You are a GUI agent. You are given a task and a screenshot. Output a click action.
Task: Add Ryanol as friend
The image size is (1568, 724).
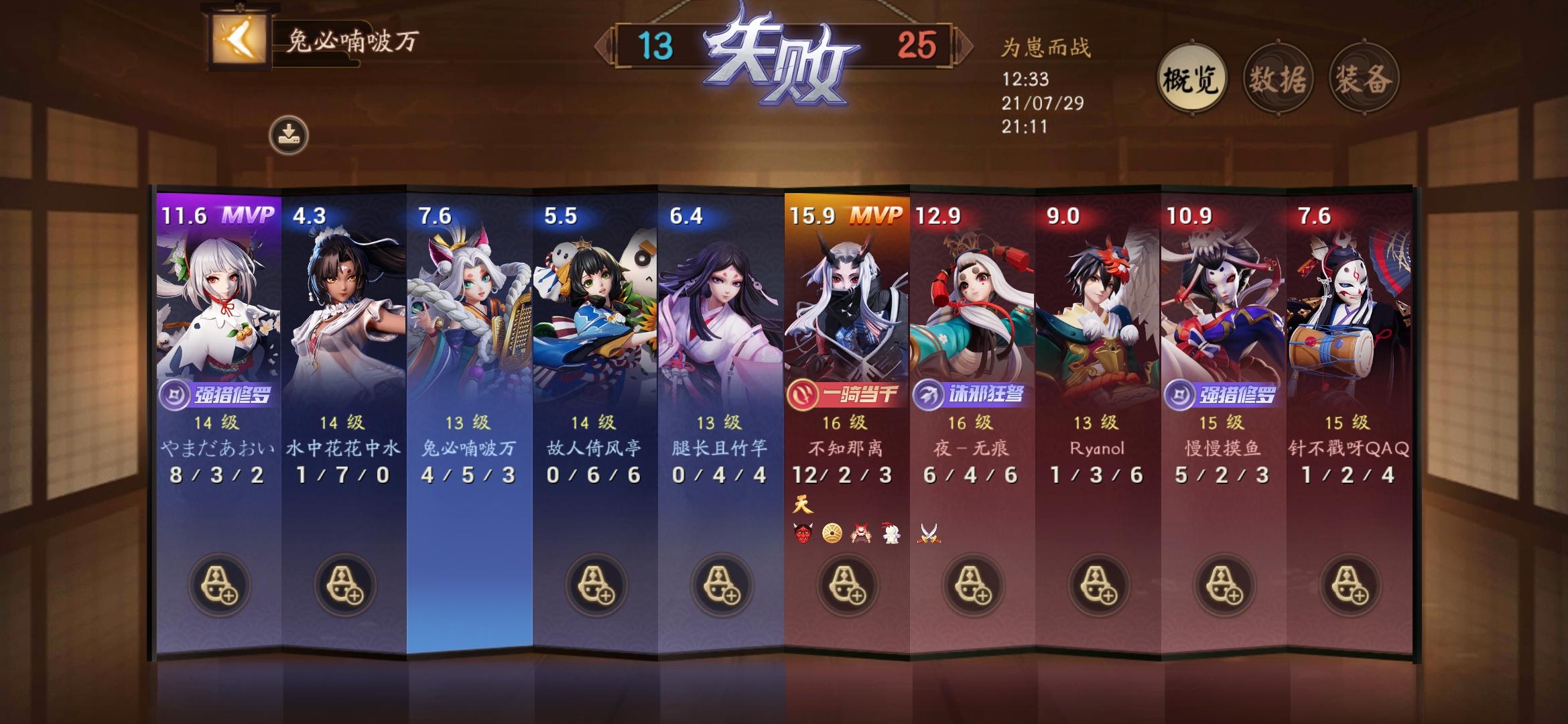pos(1099,585)
